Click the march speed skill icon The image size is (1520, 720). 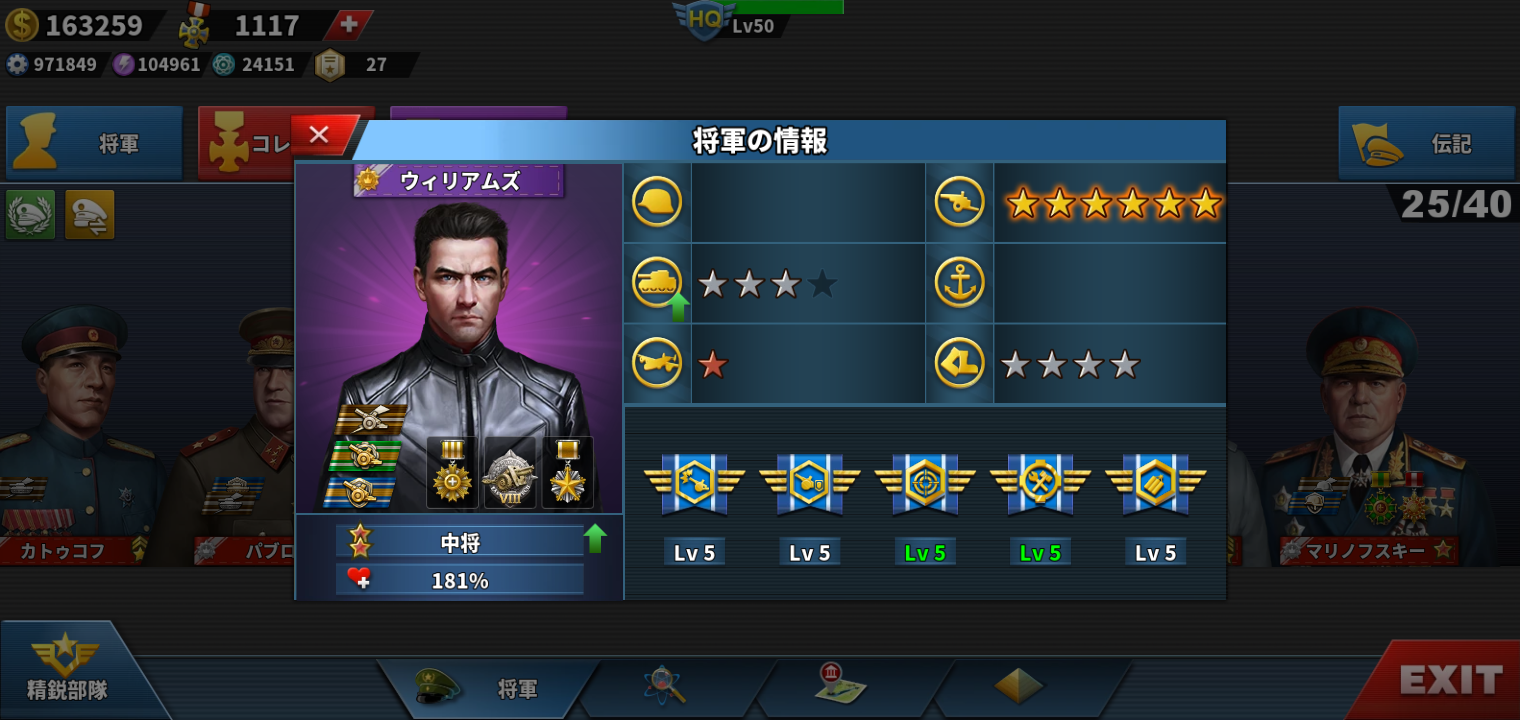(959, 363)
